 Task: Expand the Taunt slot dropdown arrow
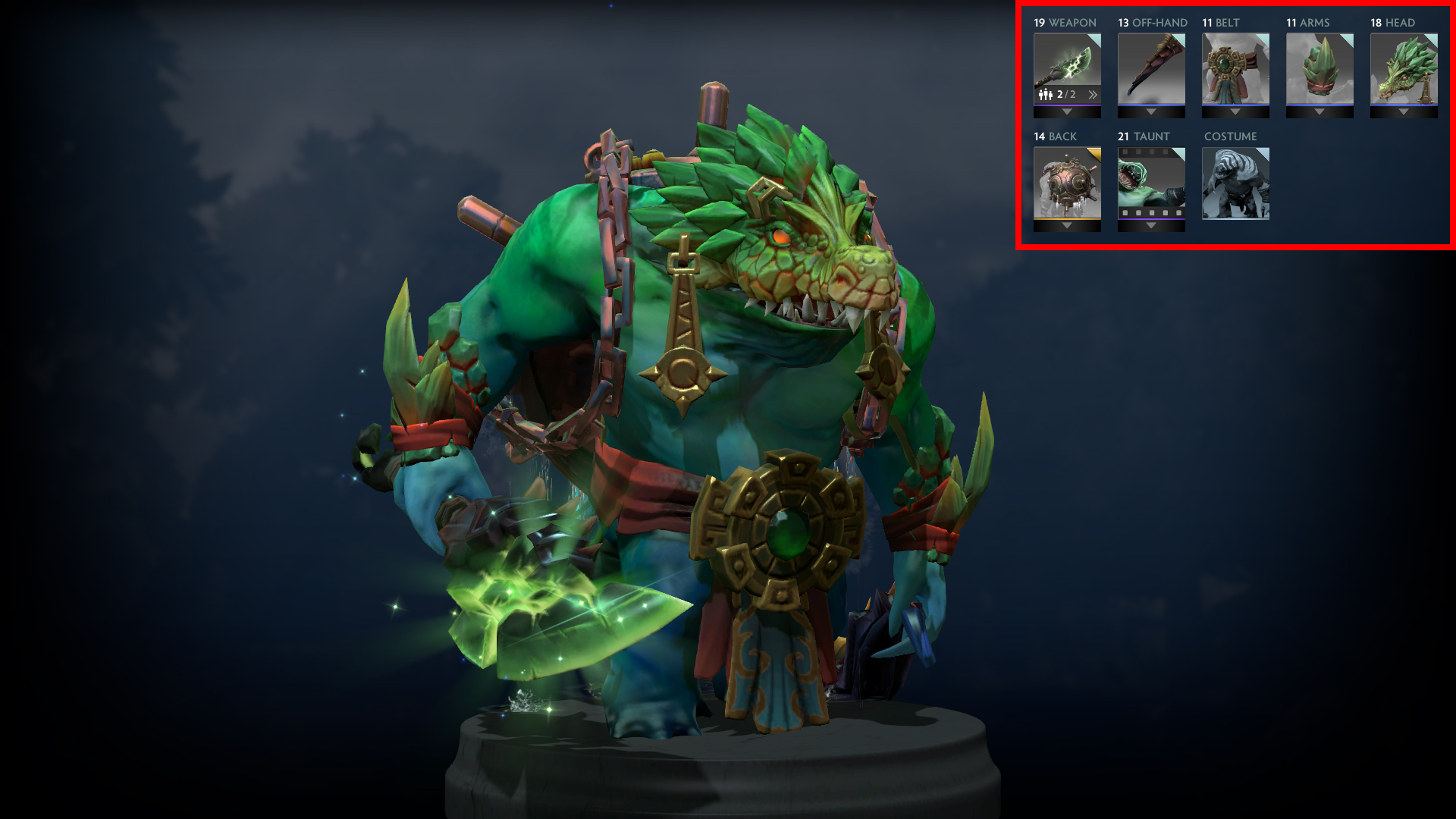point(1150,226)
